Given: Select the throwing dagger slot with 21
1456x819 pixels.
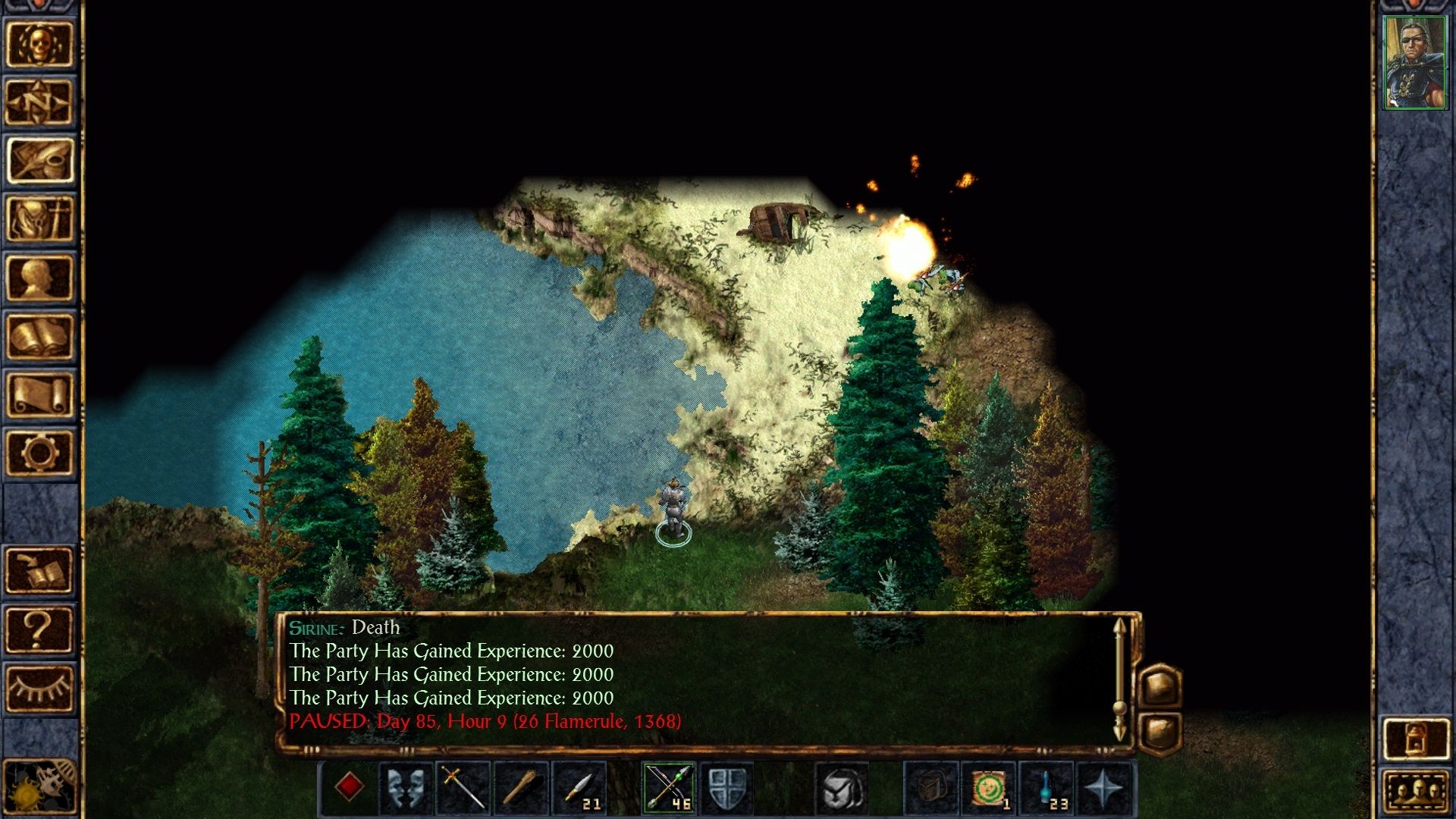Looking at the screenshot, I should [x=579, y=787].
